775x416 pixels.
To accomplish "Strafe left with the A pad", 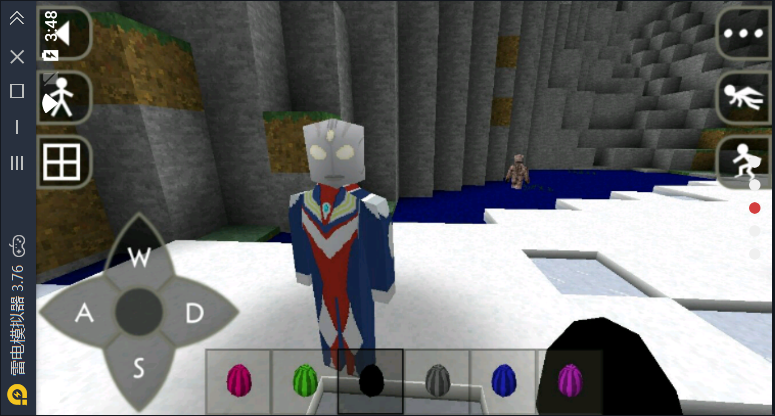I will click(84, 314).
